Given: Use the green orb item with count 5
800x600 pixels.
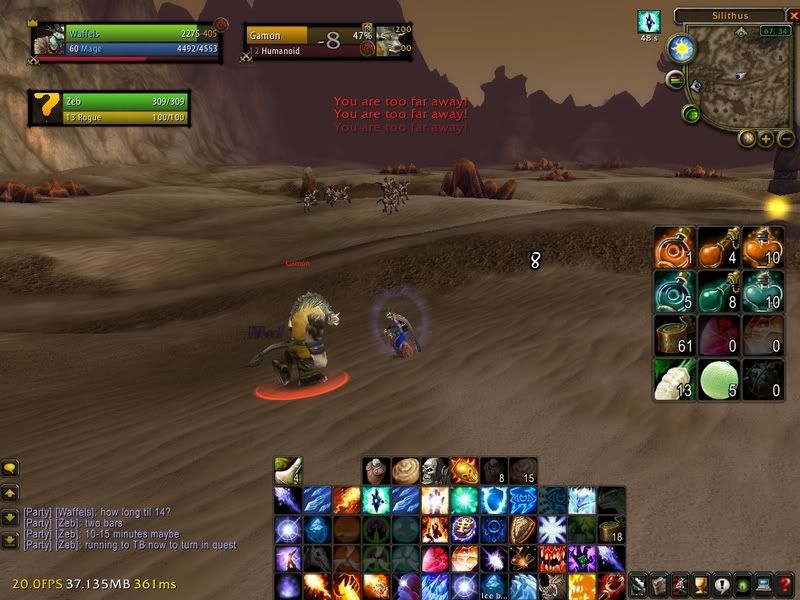Looking at the screenshot, I should 718,379.
